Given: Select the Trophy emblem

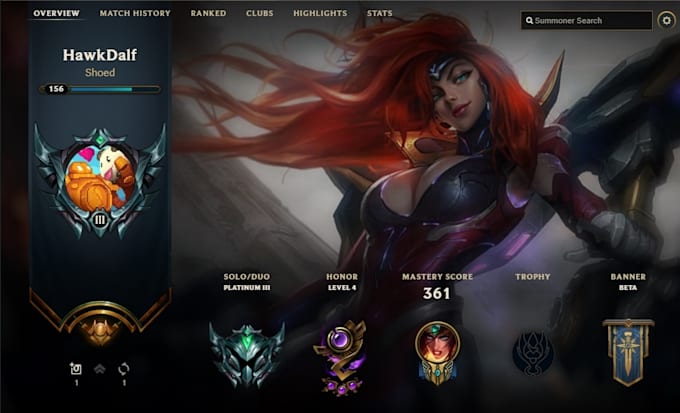Looking at the screenshot, I should (x=532, y=352).
